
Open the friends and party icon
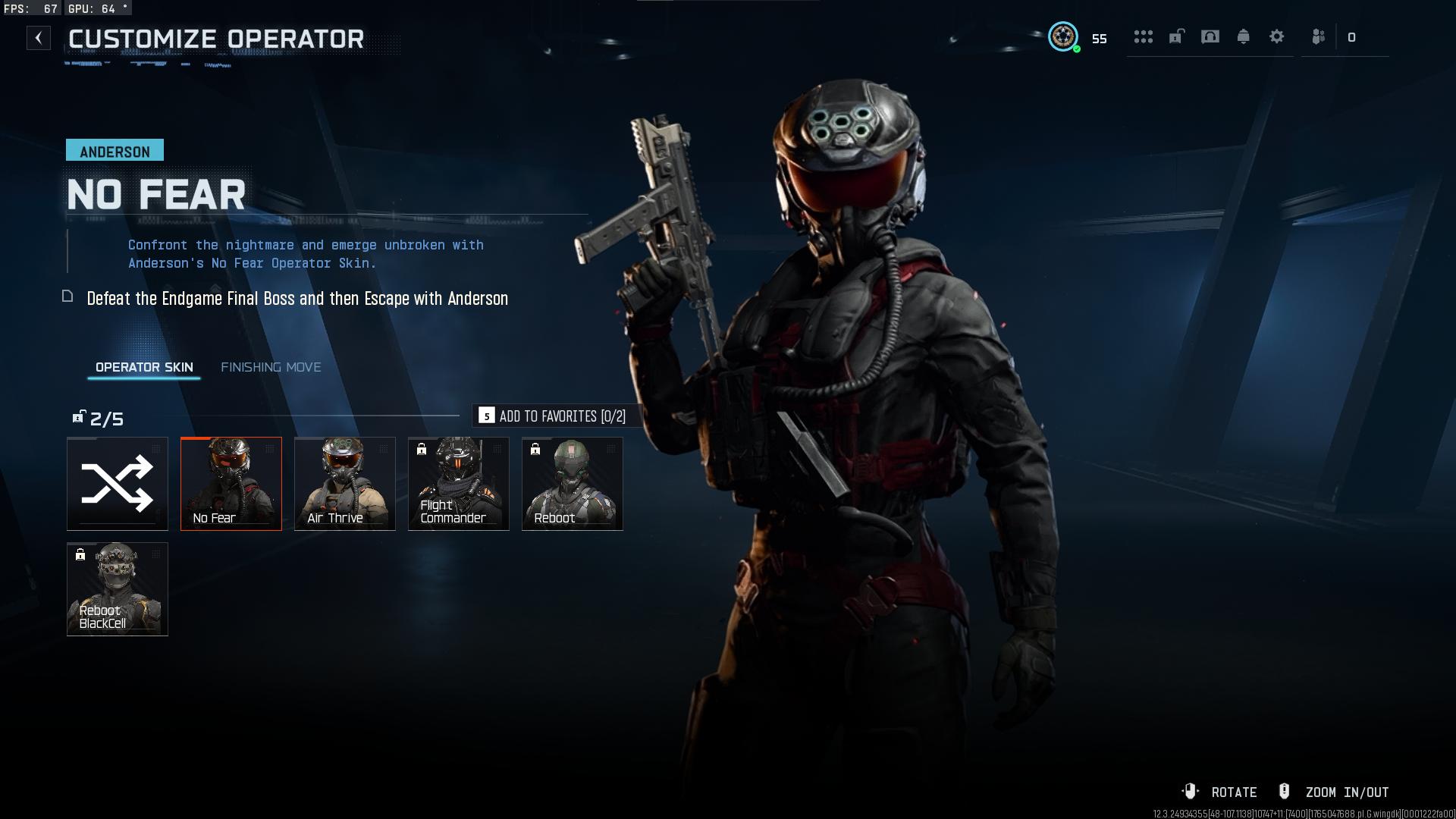(1319, 37)
